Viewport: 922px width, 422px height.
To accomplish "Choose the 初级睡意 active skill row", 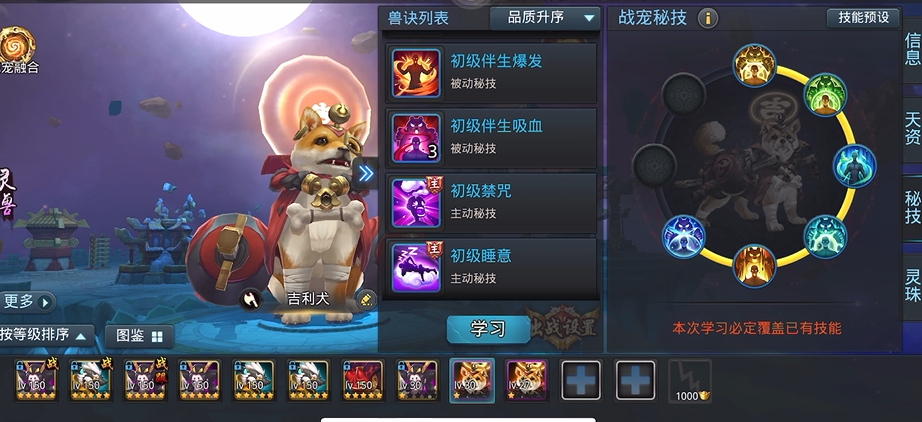I will pyautogui.click(x=490, y=266).
